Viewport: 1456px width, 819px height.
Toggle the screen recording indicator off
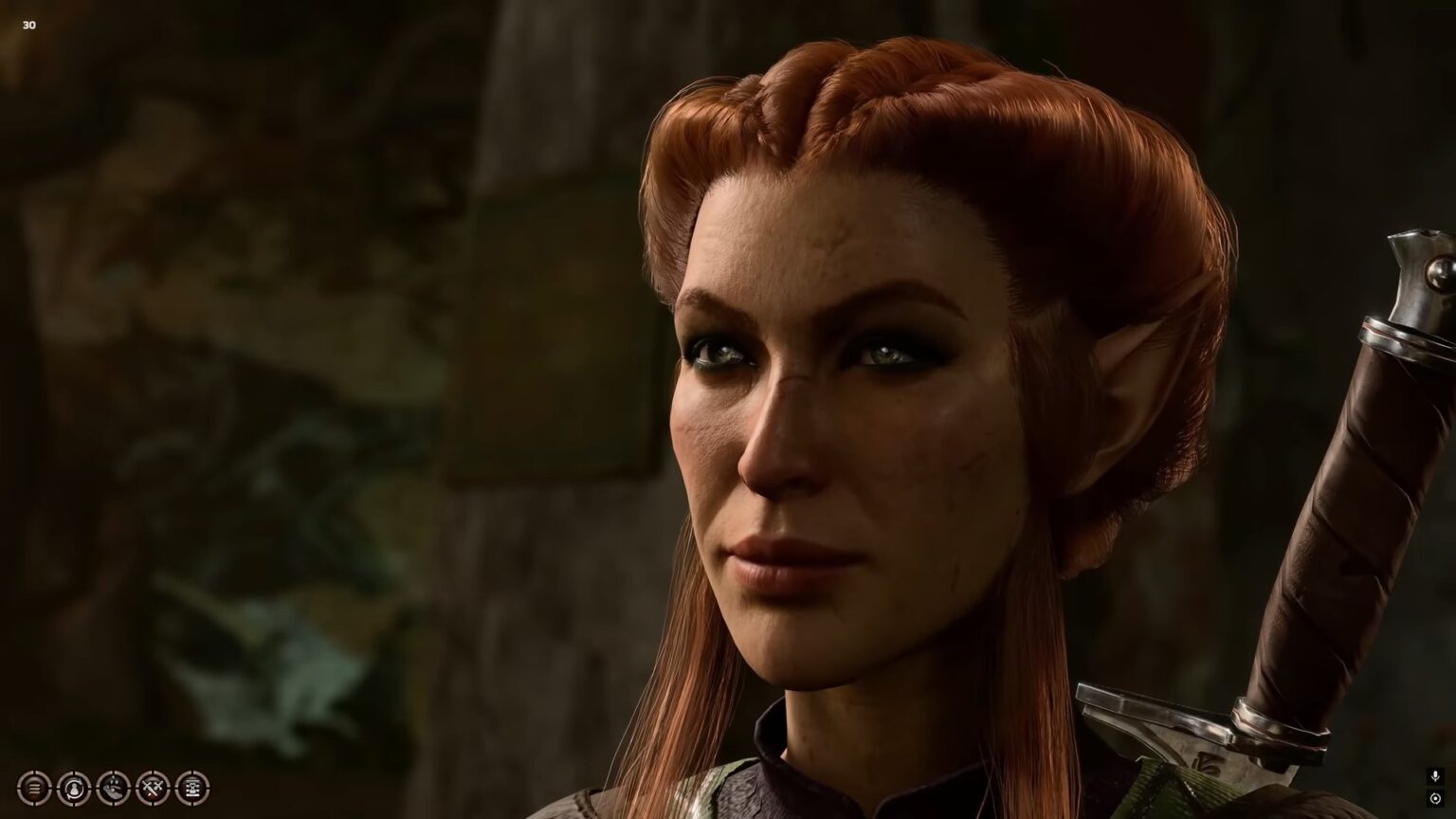tap(1436, 799)
